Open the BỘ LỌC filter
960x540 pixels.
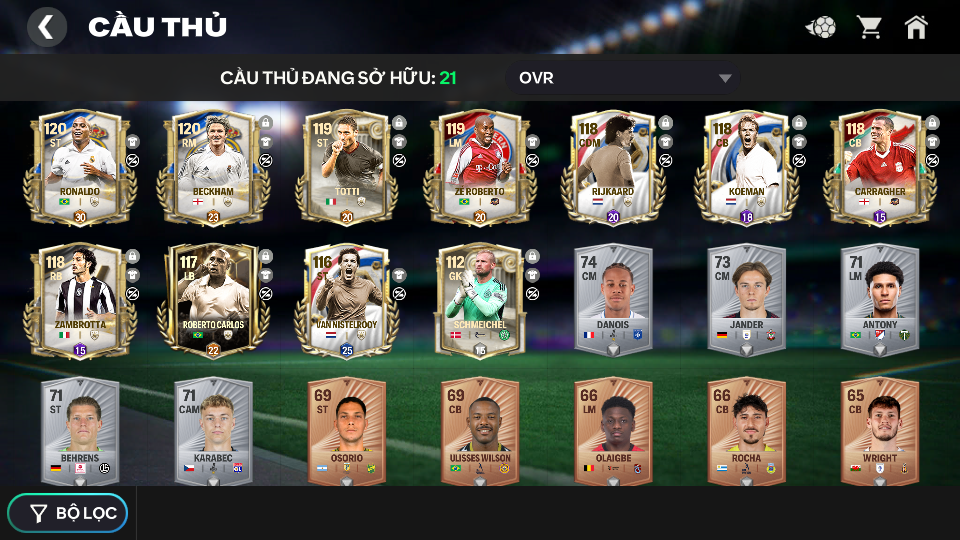pos(68,513)
